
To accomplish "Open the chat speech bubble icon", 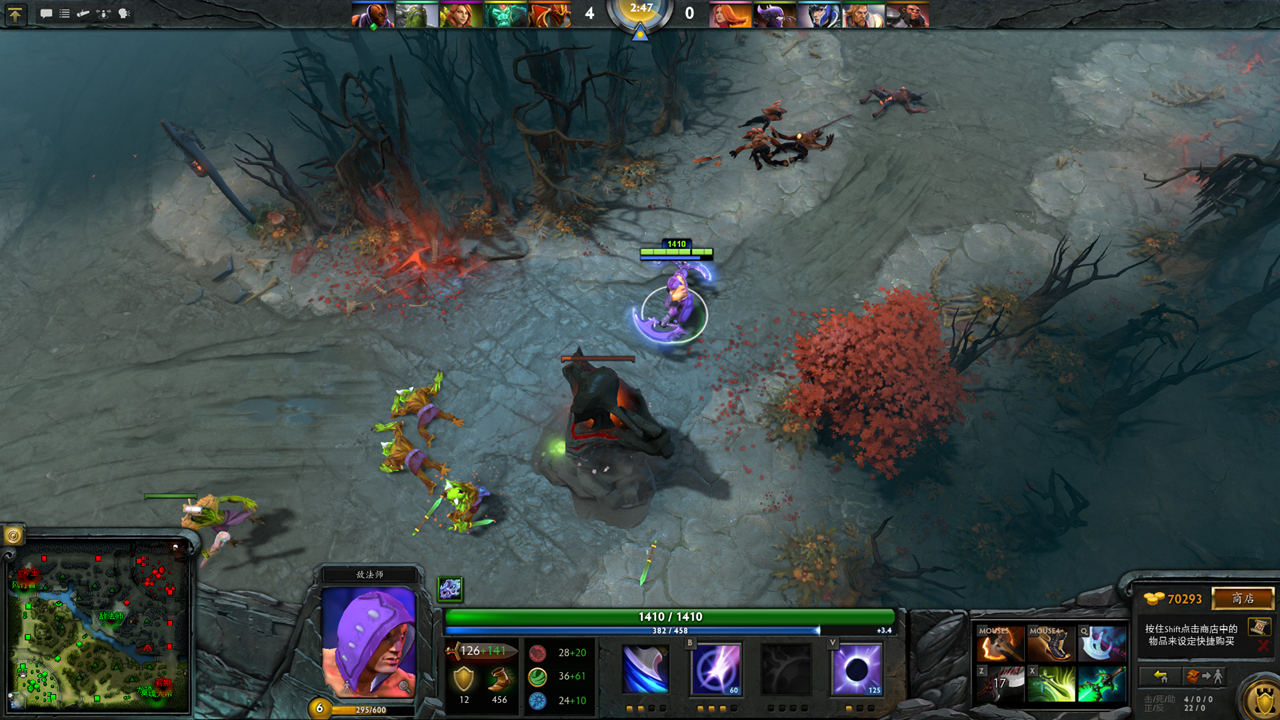I will (46, 14).
